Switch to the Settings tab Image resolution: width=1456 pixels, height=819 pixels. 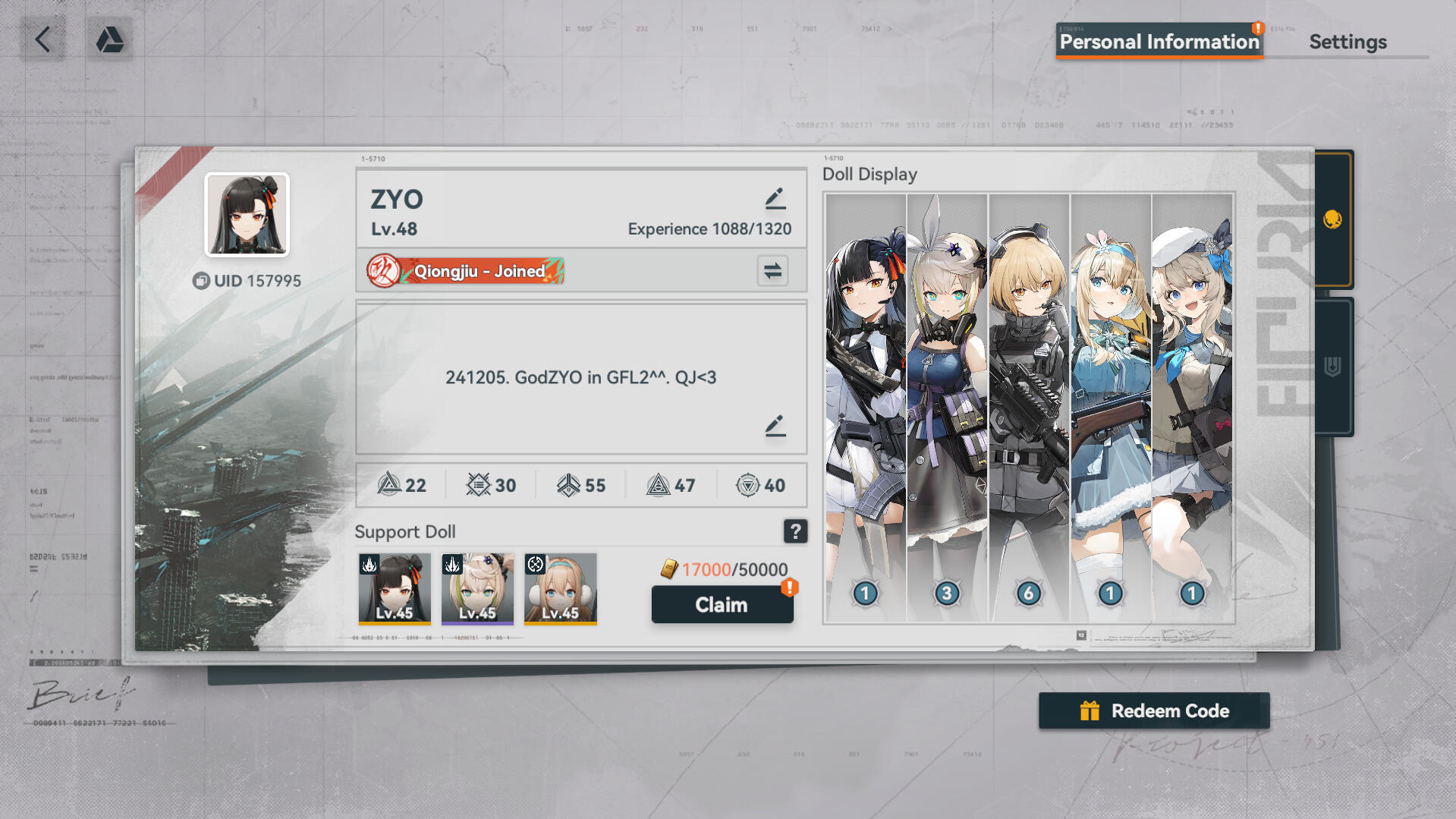click(x=1348, y=42)
